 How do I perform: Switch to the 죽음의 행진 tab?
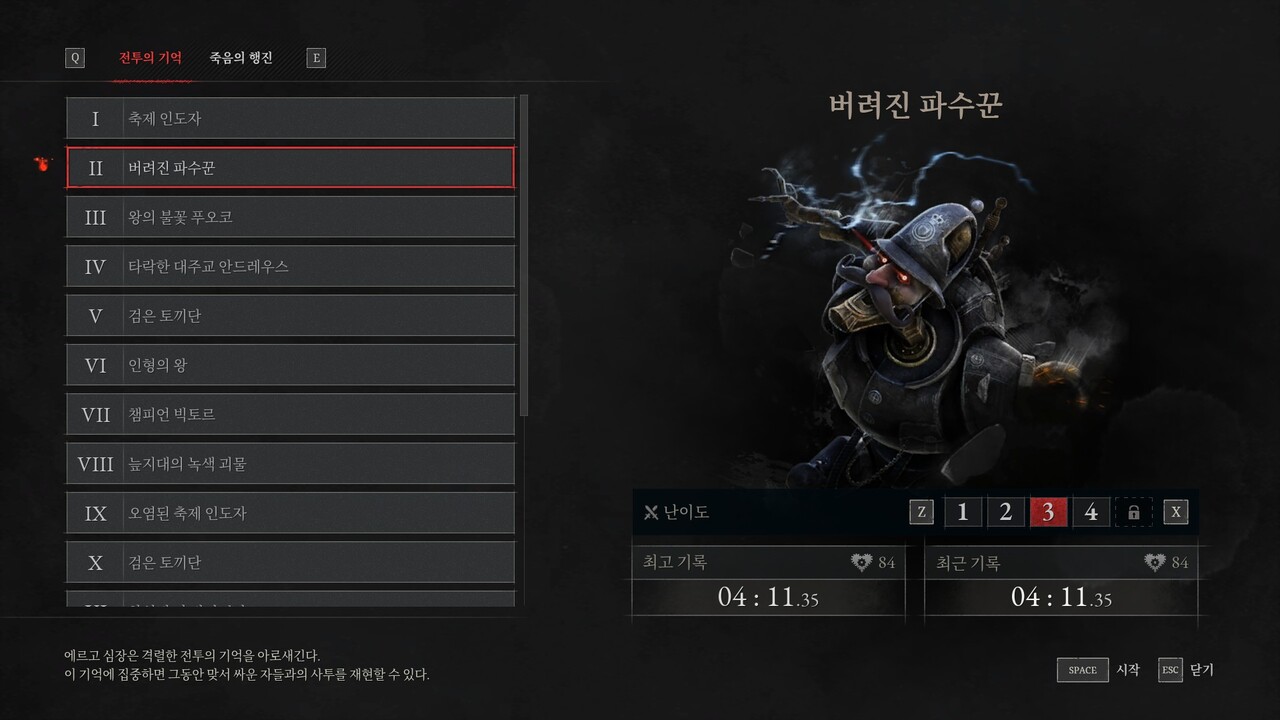241,57
